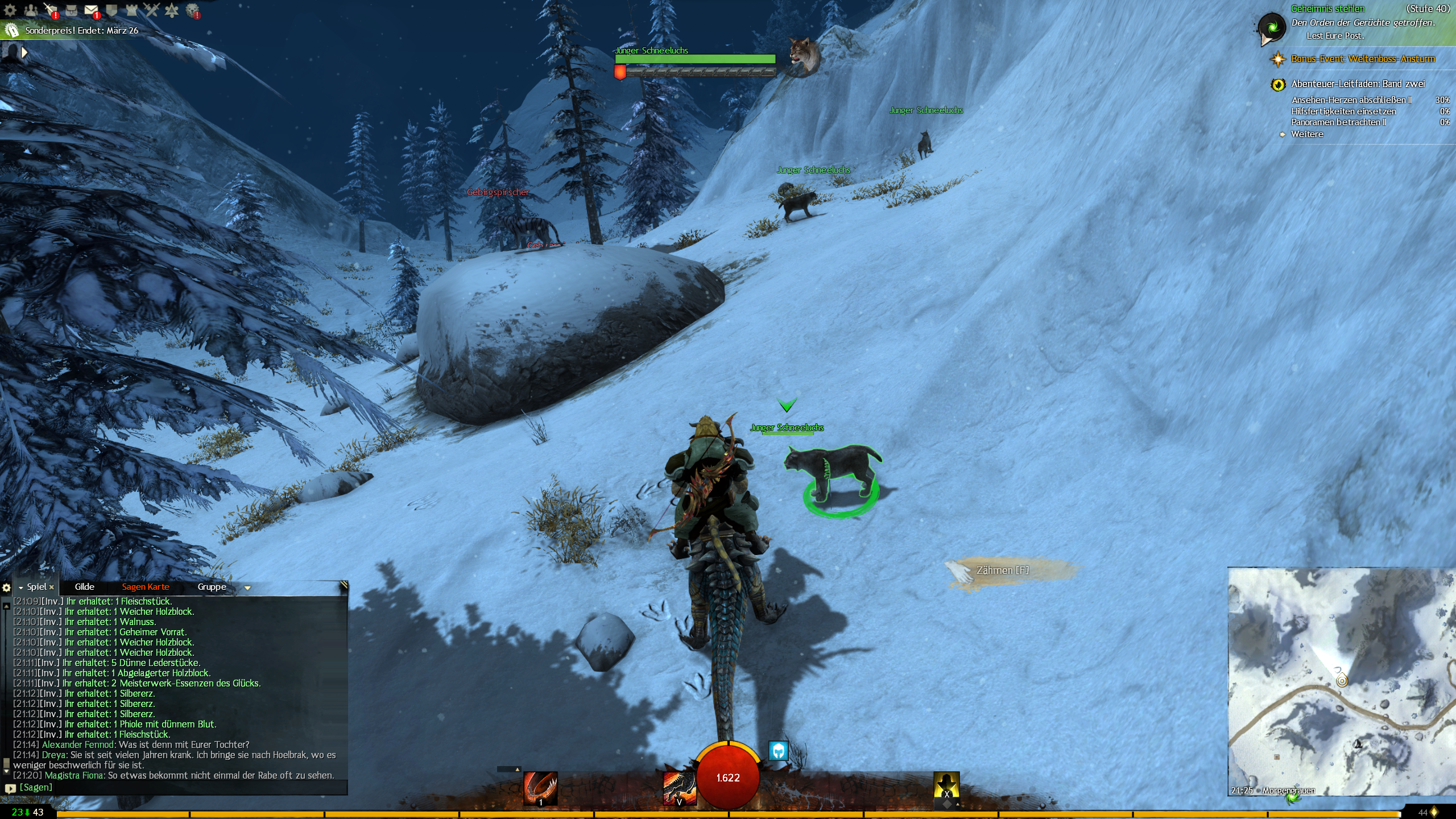Switch to the Gilde chat tab
This screenshot has width=1456, height=819.
point(84,587)
